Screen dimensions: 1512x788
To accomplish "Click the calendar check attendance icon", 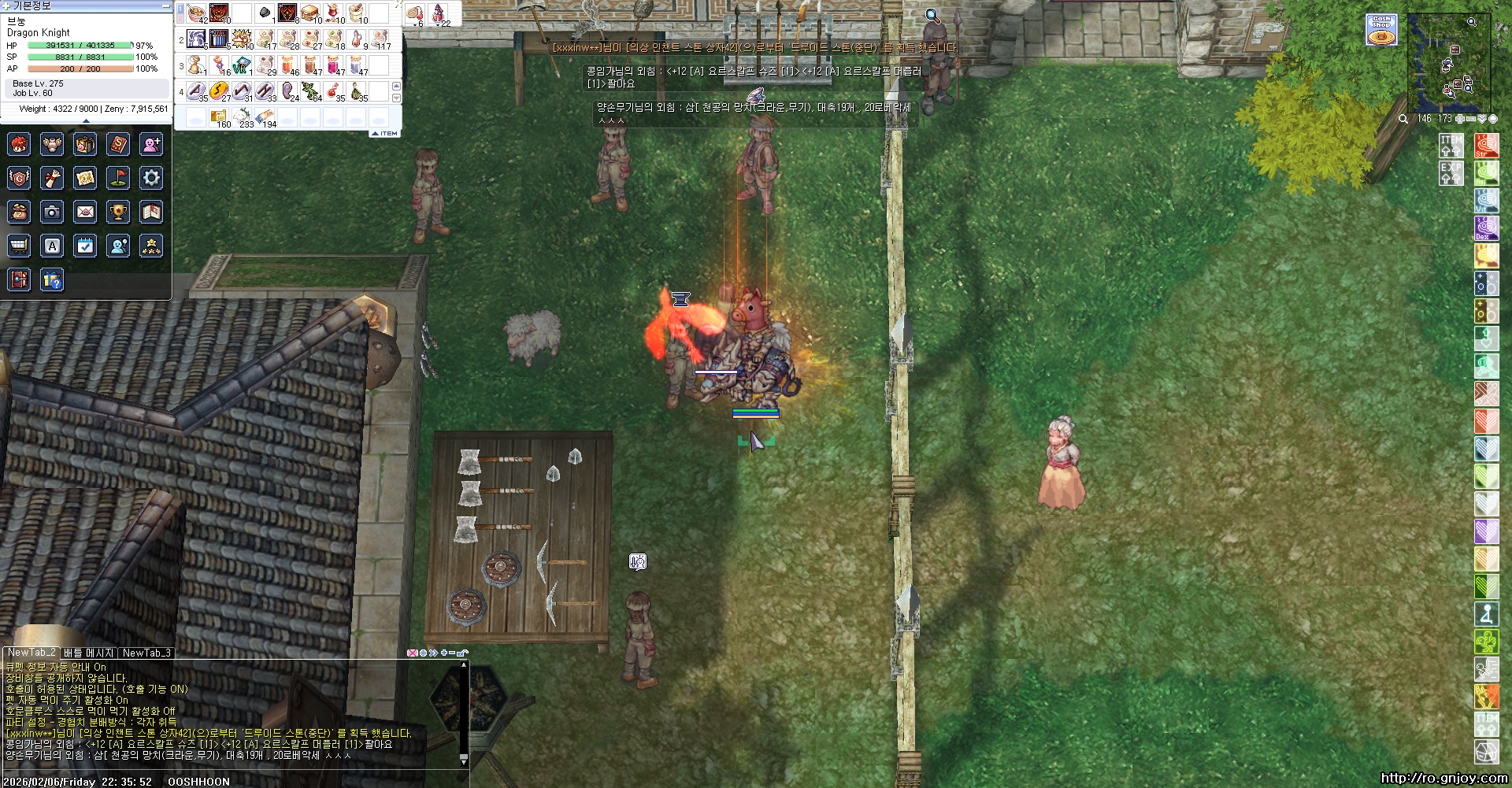I will click(85, 246).
